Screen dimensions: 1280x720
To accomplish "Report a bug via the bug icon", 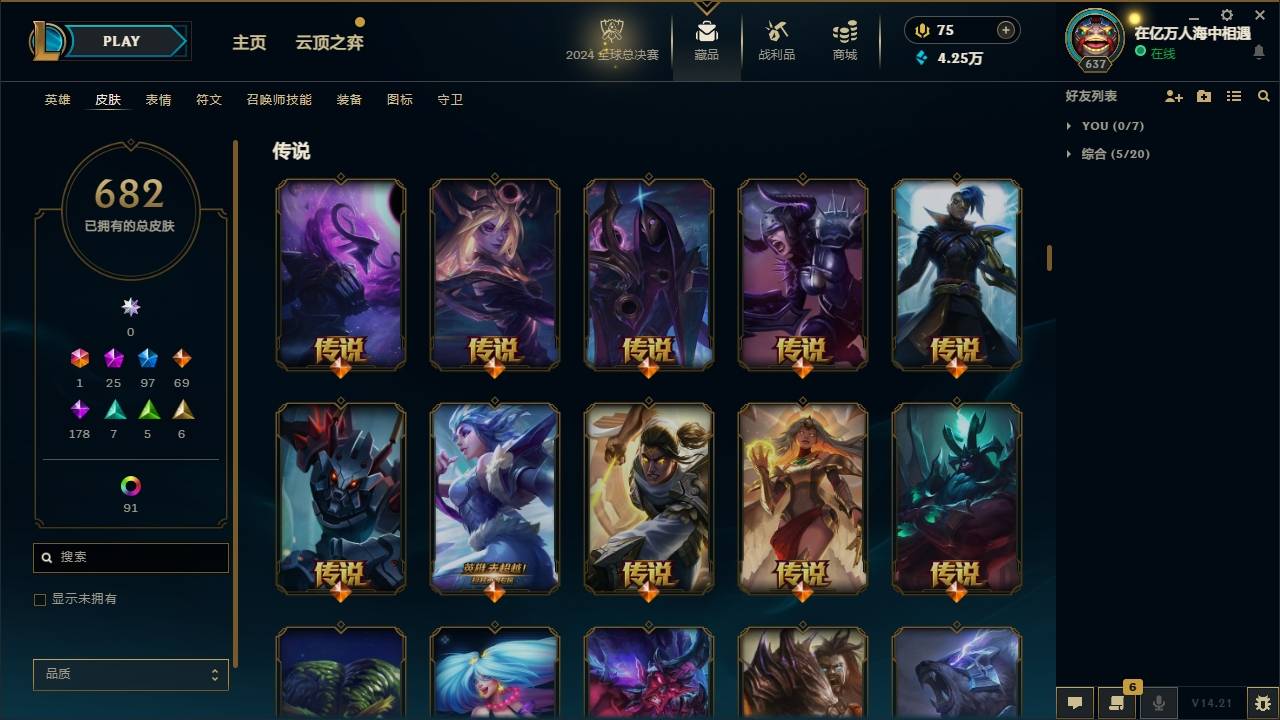I will click(1262, 704).
